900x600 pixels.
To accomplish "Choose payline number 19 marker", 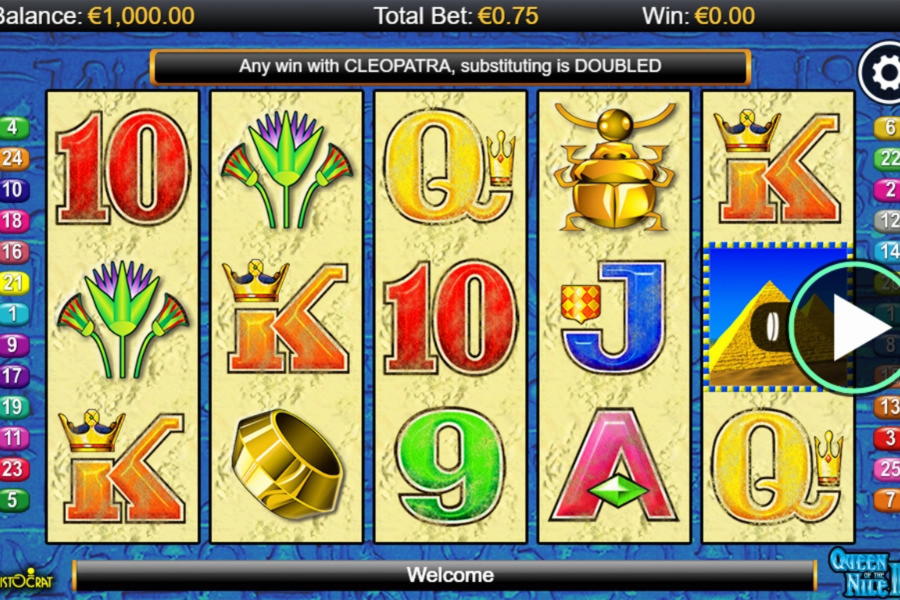I will pos(14,407).
